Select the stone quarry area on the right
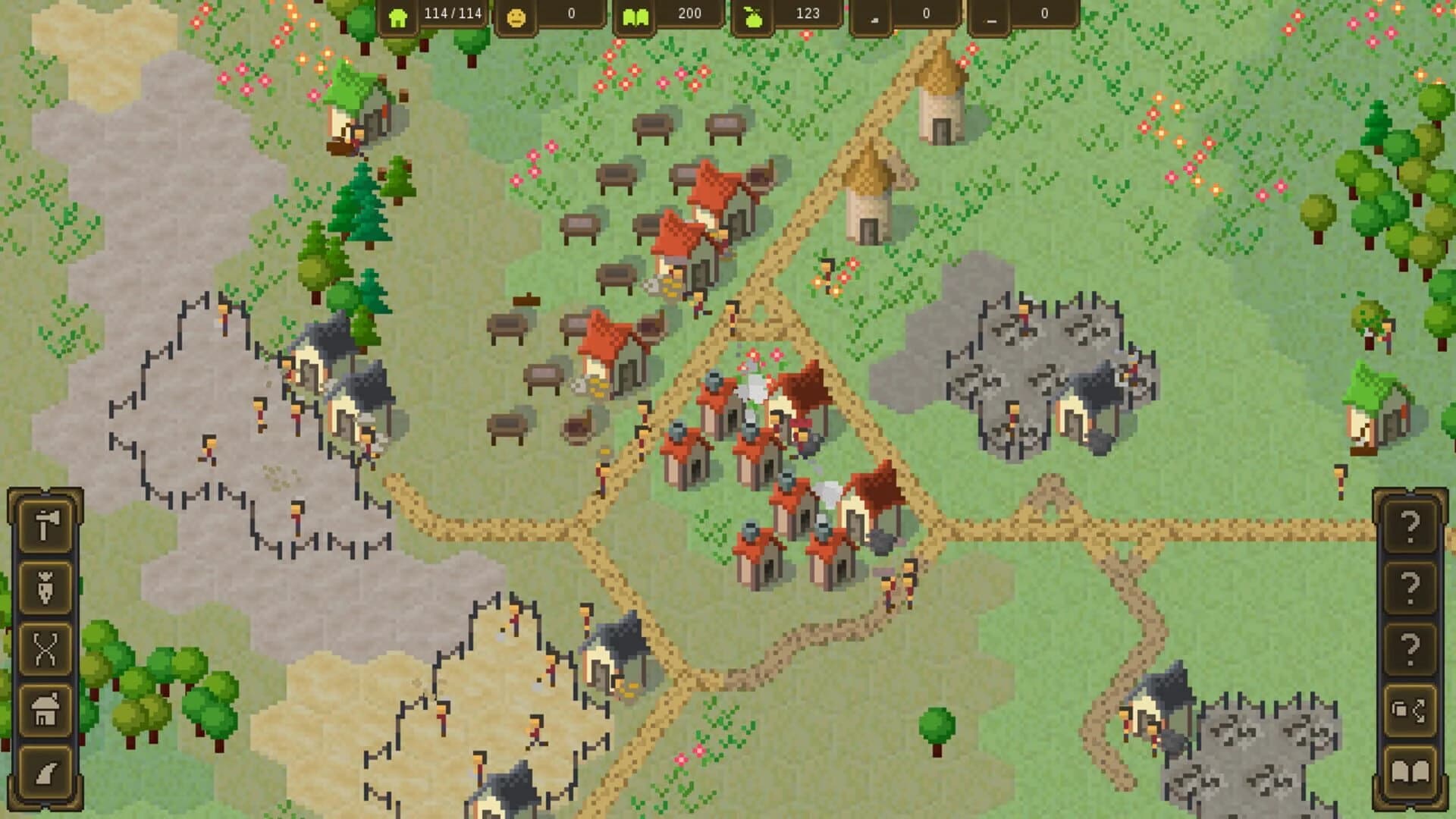This screenshot has width=1456, height=819. point(1046,364)
